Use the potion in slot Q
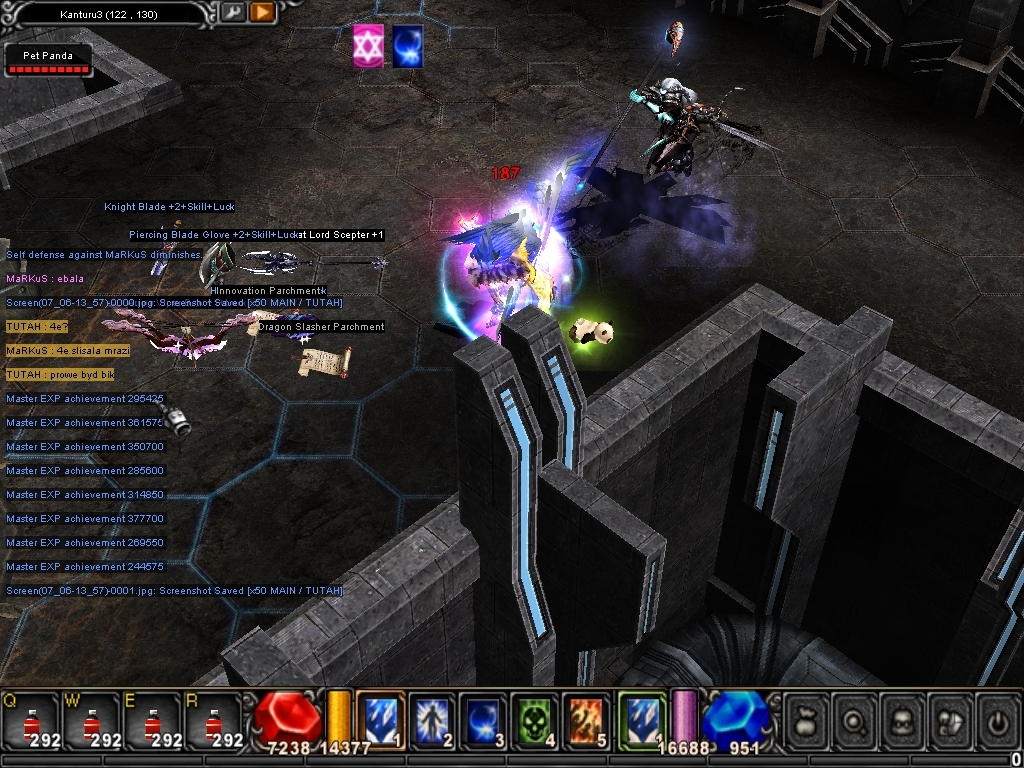 click(x=31, y=722)
